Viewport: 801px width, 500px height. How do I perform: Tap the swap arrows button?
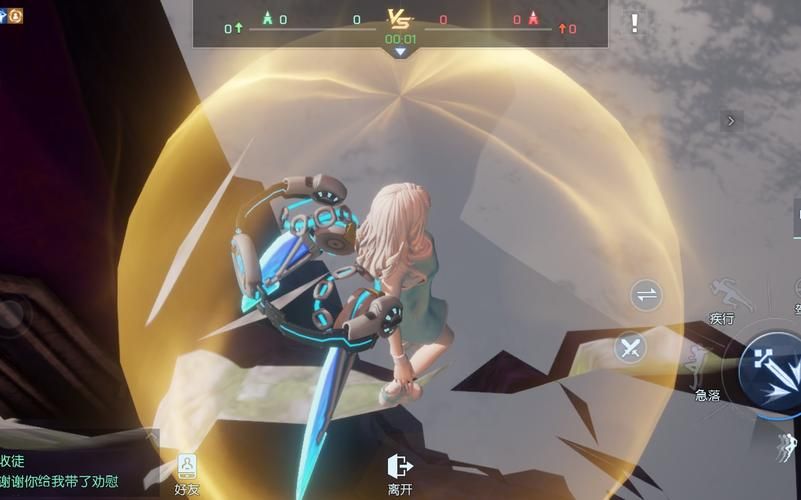pyautogui.click(x=647, y=295)
